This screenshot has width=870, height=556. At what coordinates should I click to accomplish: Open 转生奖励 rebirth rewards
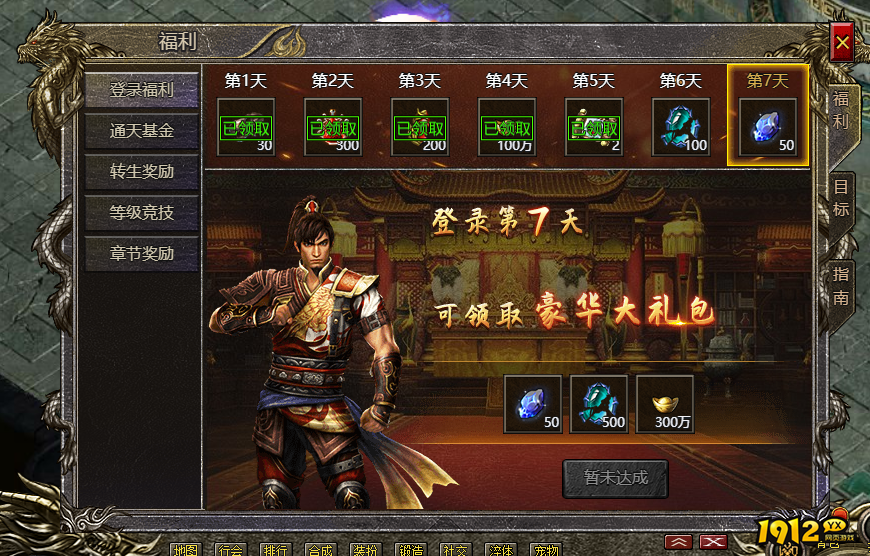tap(141, 172)
